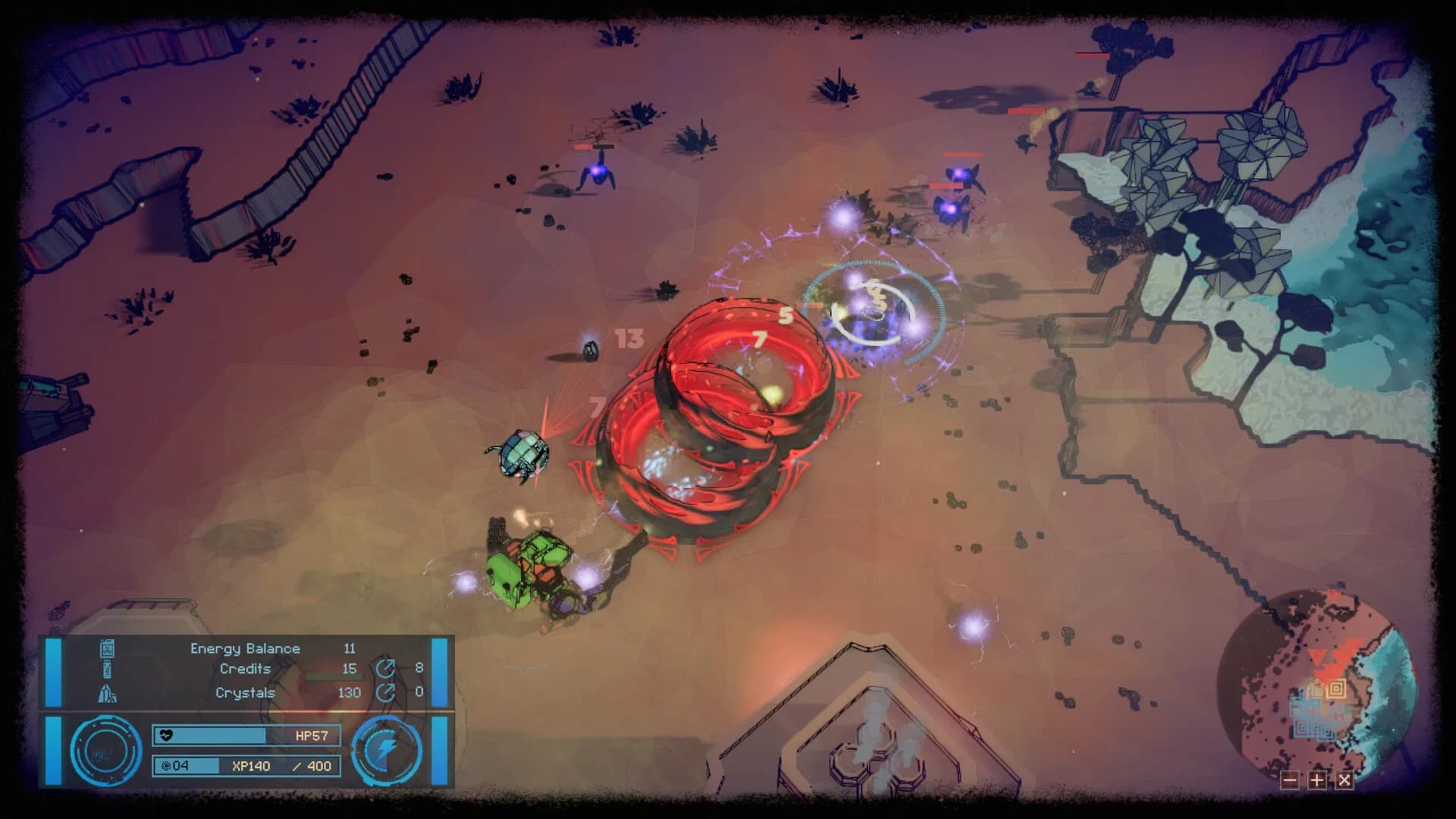Click the Crystals income rate arrow icon
Image resolution: width=1456 pixels, height=819 pixels.
point(385,692)
